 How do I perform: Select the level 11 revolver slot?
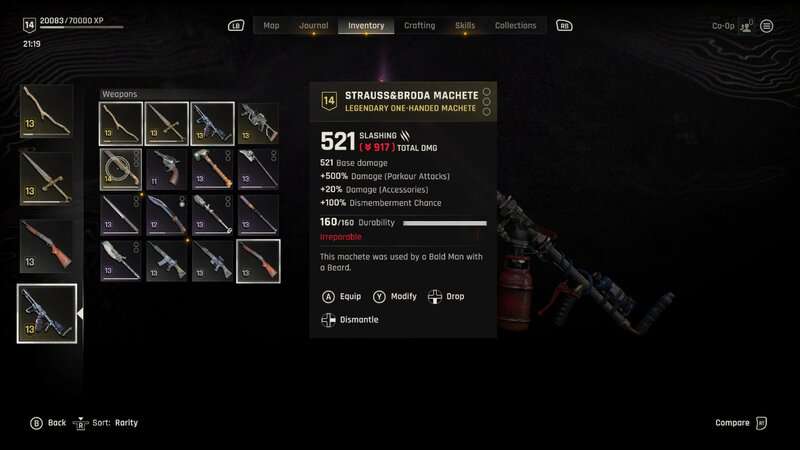click(x=167, y=169)
